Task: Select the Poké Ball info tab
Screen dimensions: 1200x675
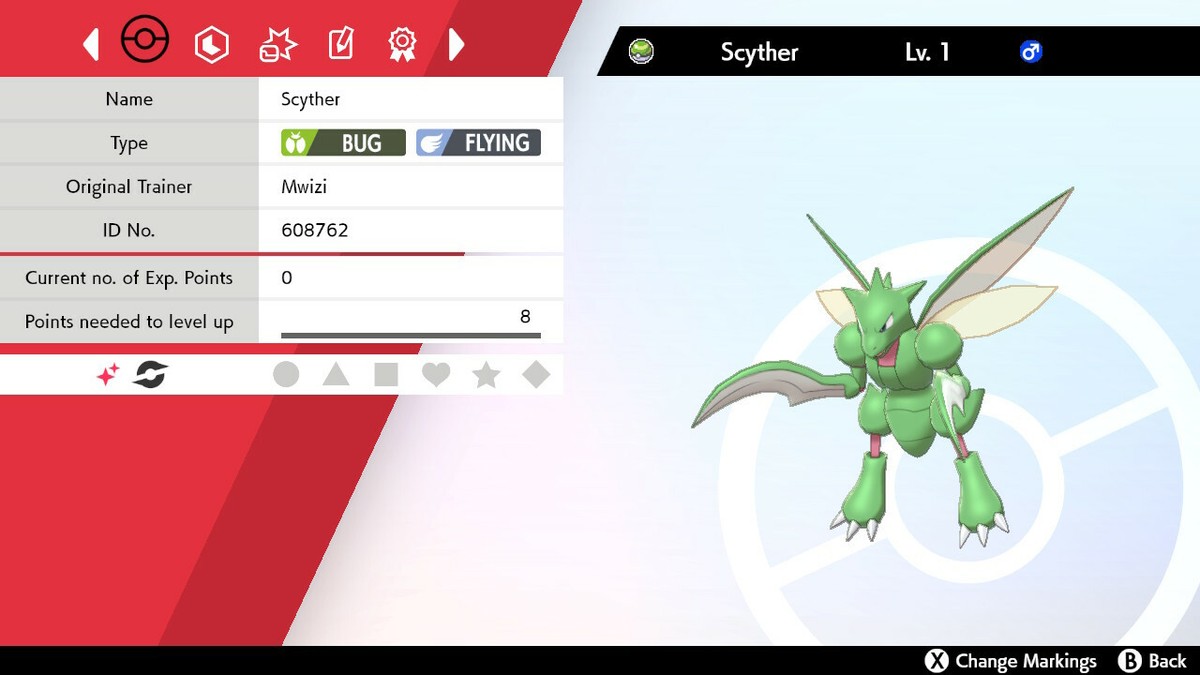Action: (x=145, y=42)
